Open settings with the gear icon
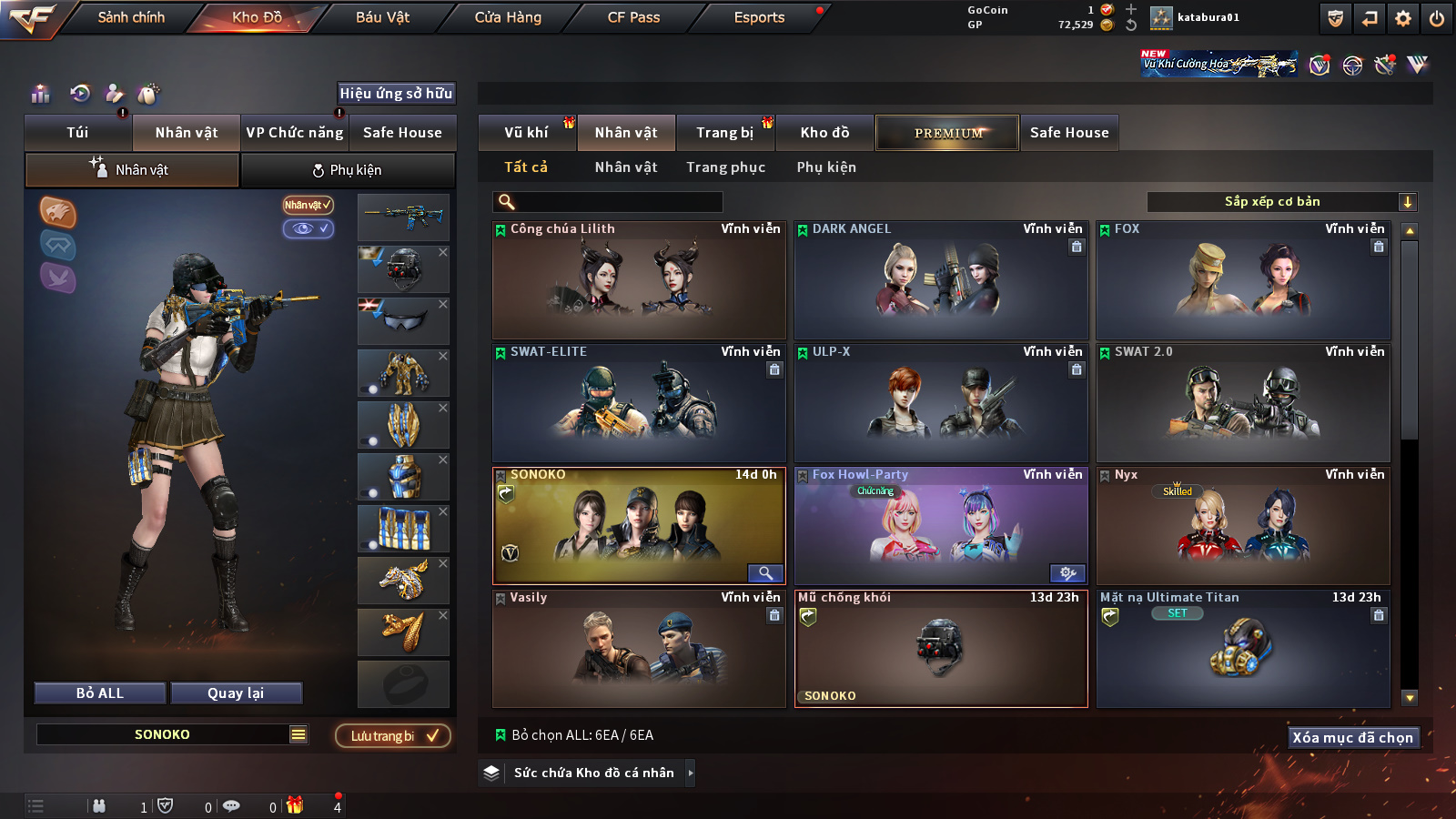This screenshot has width=1456, height=819. coord(1403,18)
